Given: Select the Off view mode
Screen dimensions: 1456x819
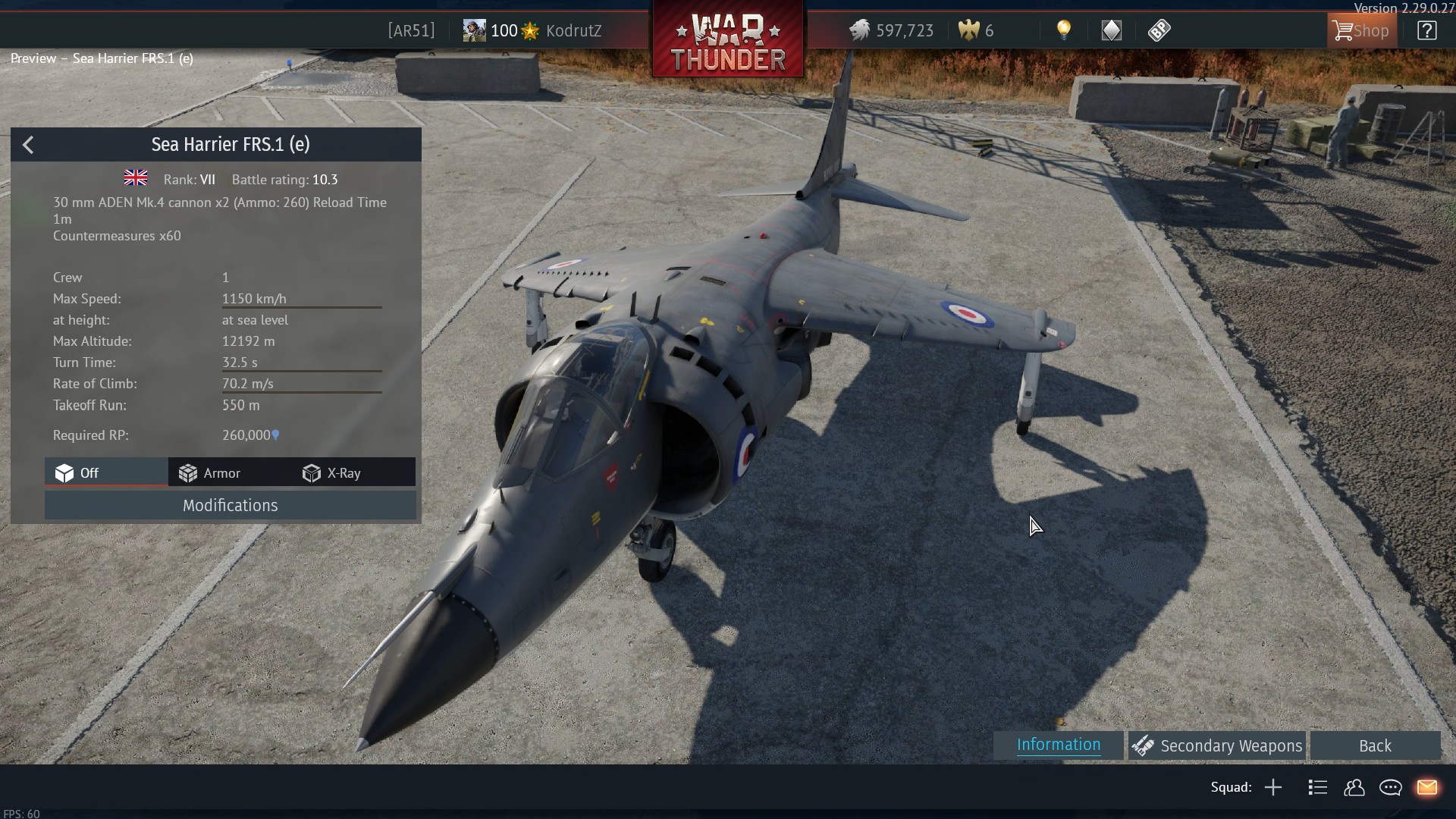Looking at the screenshot, I should coord(77,473).
